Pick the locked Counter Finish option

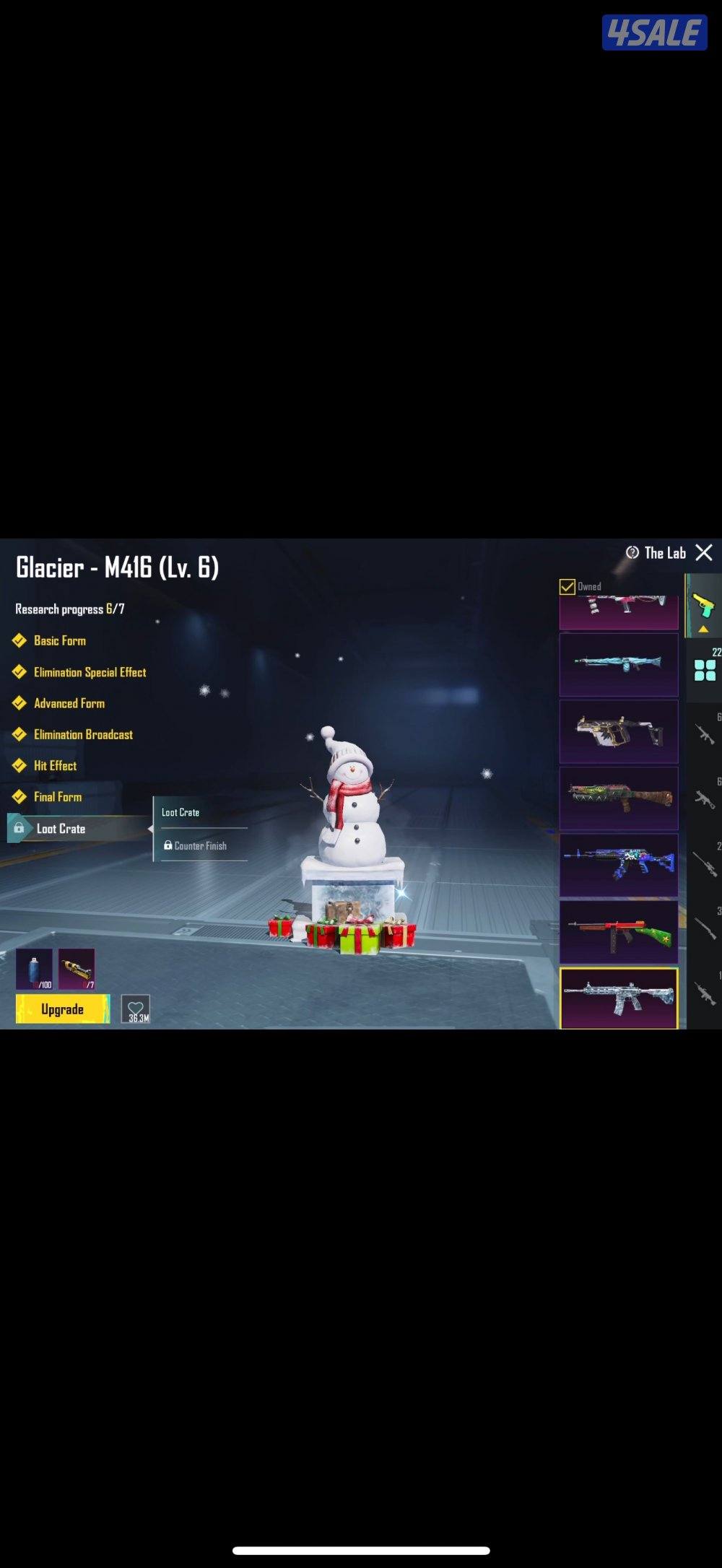(x=200, y=845)
